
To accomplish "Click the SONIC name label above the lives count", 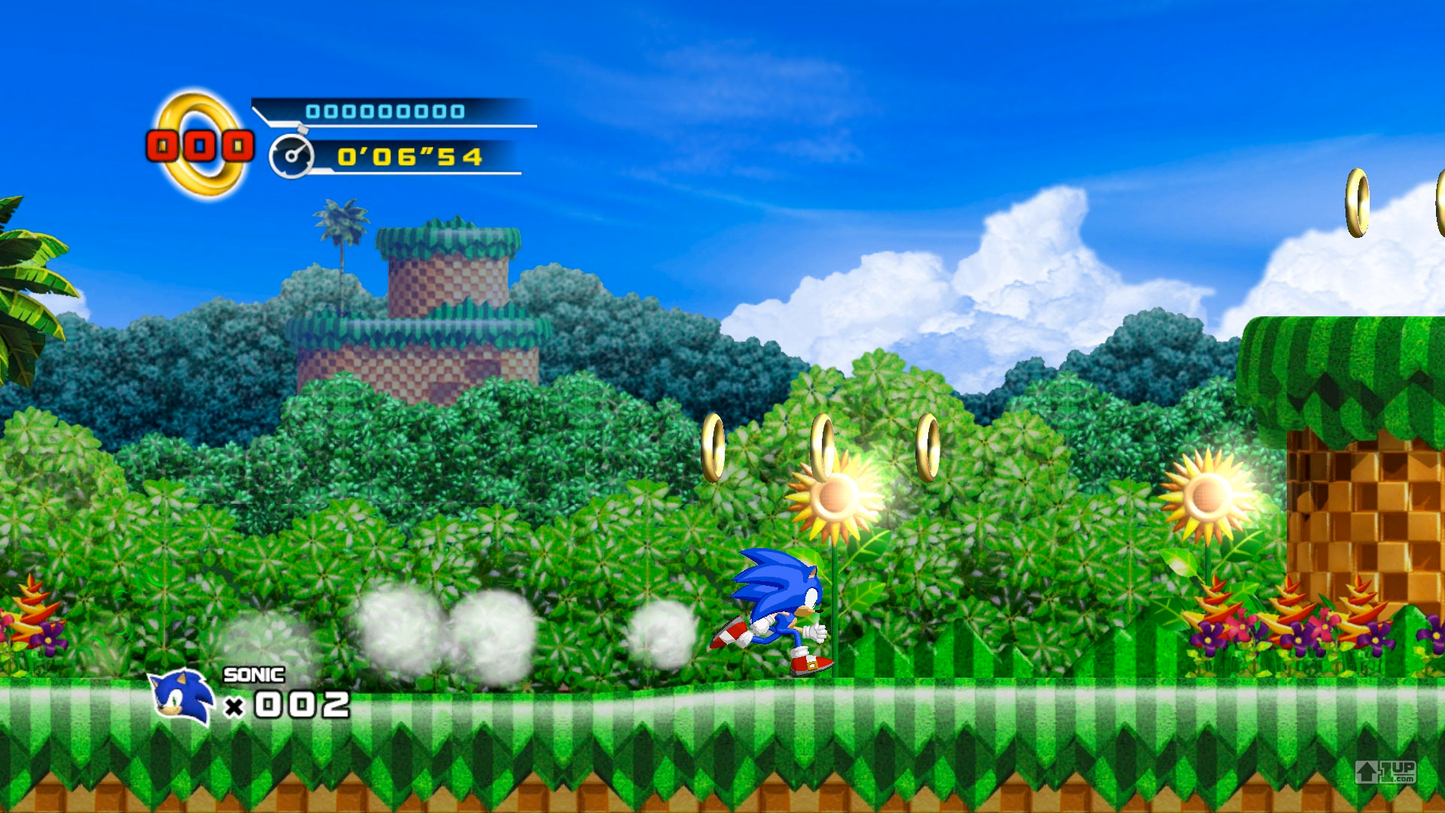I will click(x=253, y=675).
